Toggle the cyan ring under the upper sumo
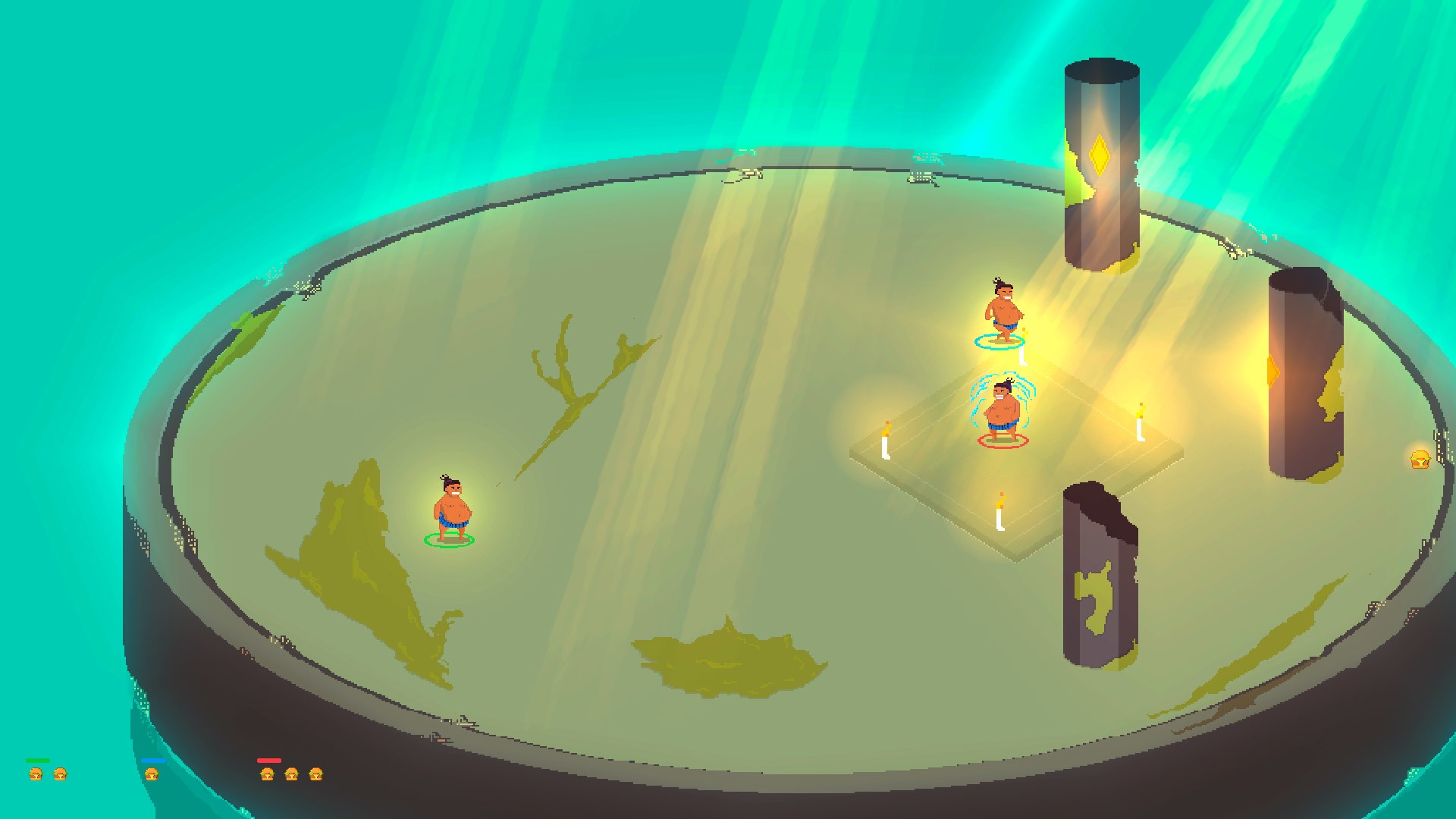 (x=999, y=341)
